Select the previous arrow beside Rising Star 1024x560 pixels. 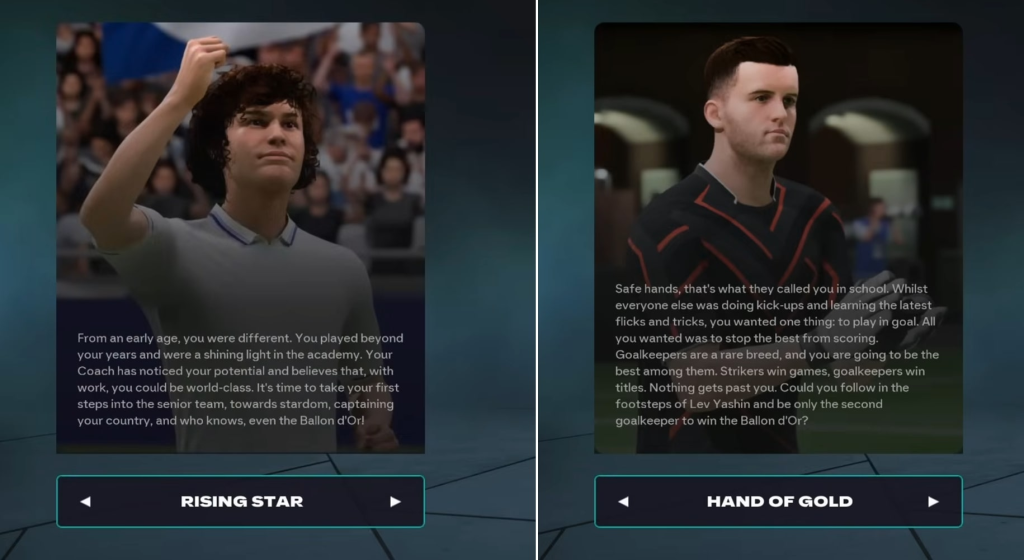coord(85,501)
